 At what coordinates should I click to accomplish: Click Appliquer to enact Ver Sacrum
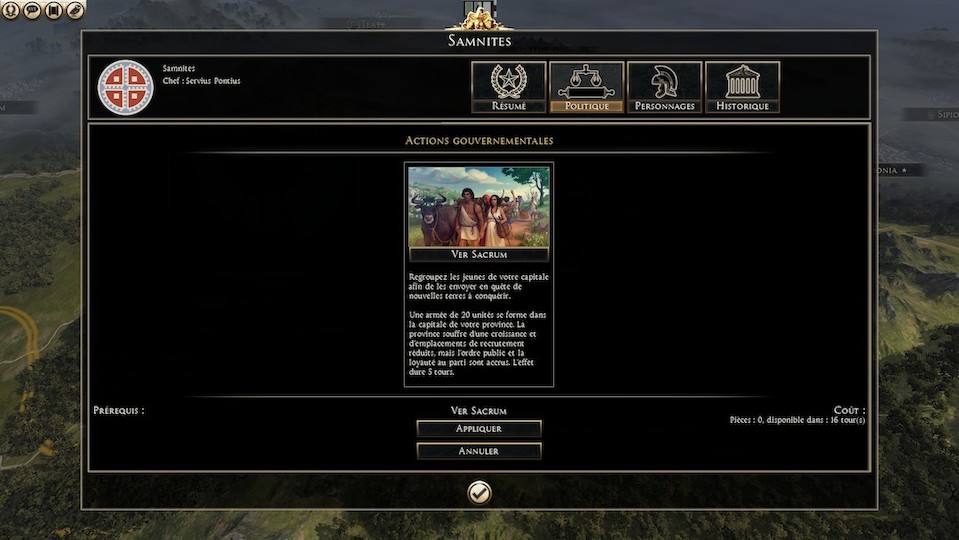click(x=479, y=429)
